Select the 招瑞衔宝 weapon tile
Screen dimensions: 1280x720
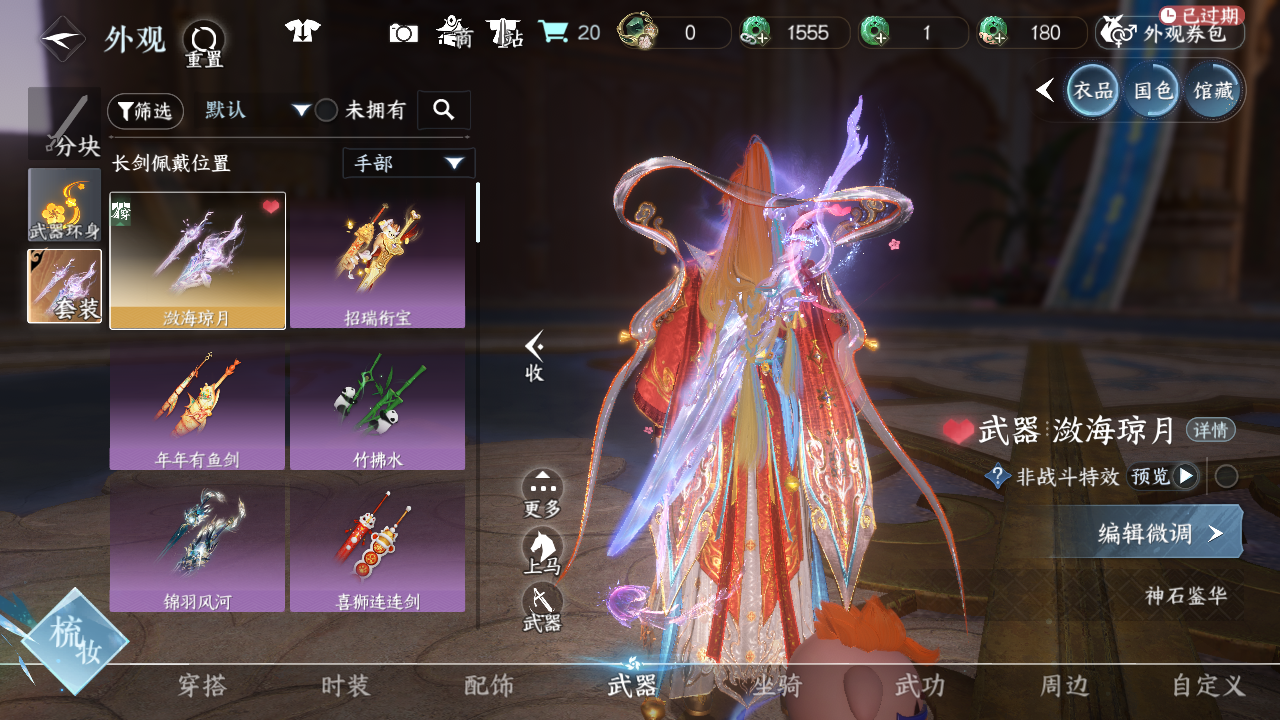(x=377, y=260)
